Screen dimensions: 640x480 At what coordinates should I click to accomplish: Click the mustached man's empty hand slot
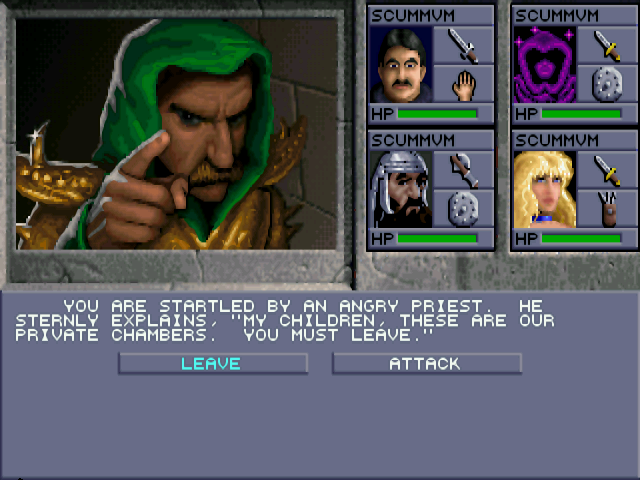[463, 84]
